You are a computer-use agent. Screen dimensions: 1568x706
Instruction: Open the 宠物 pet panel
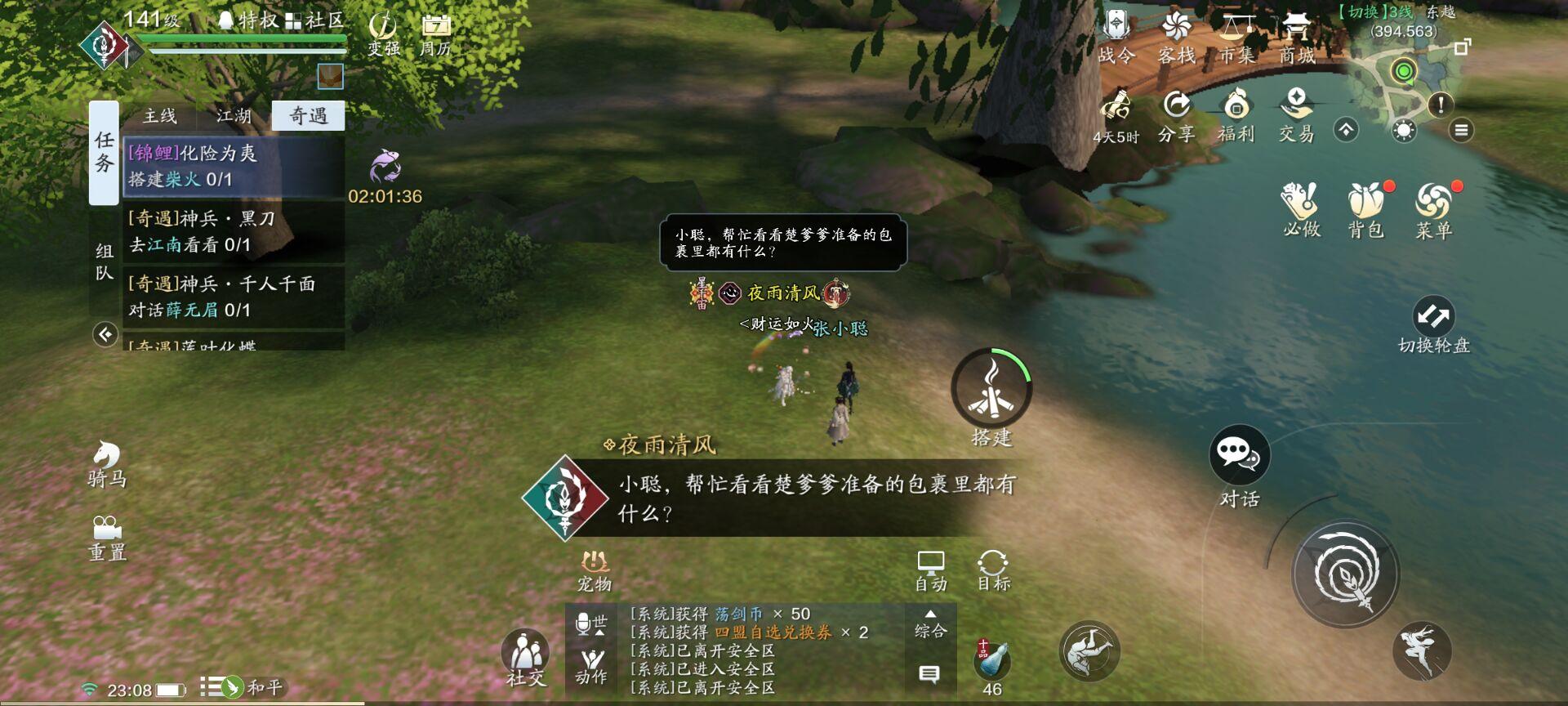pos(595,568)
